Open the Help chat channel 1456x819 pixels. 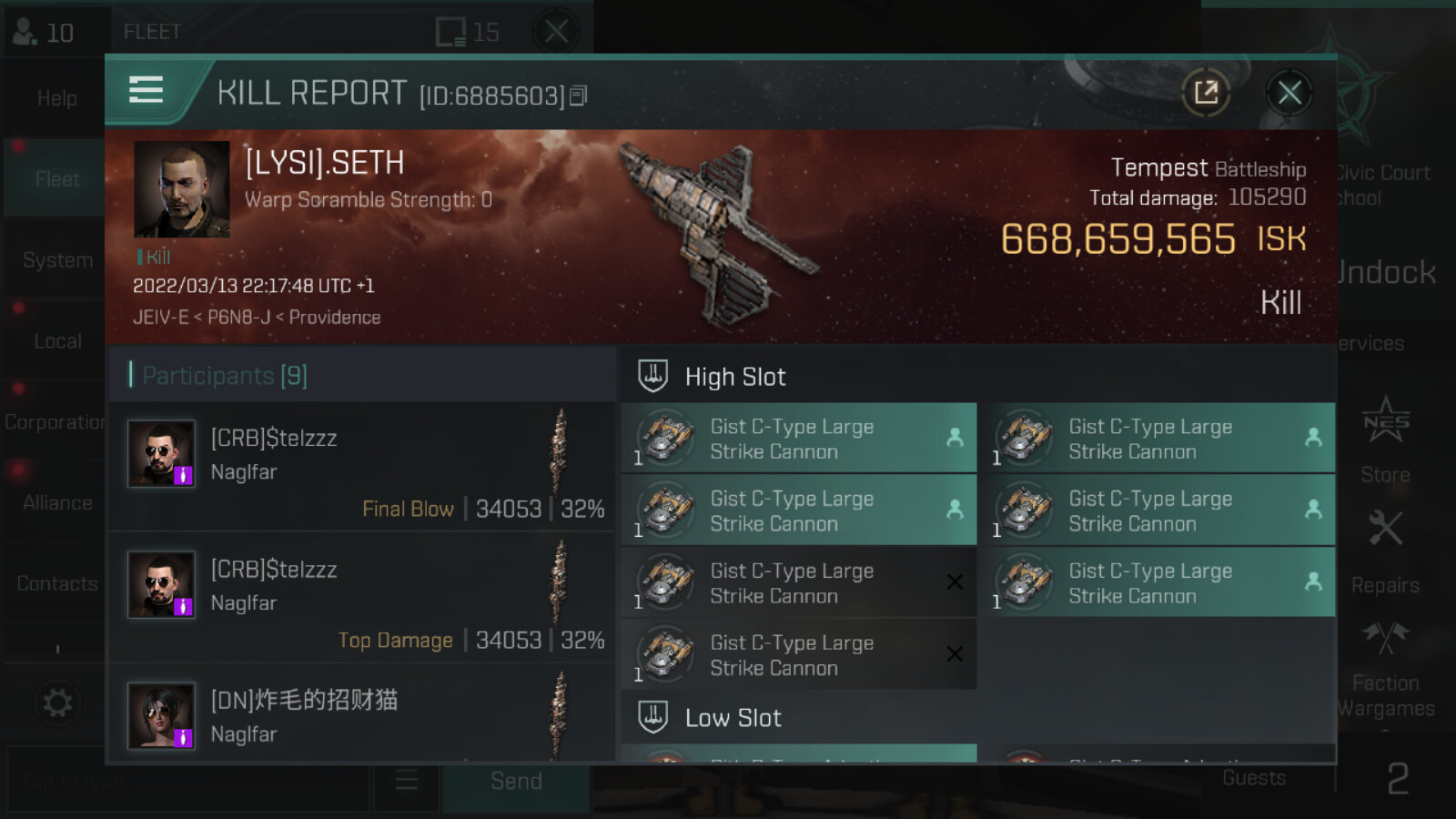[x=56, y=98]
